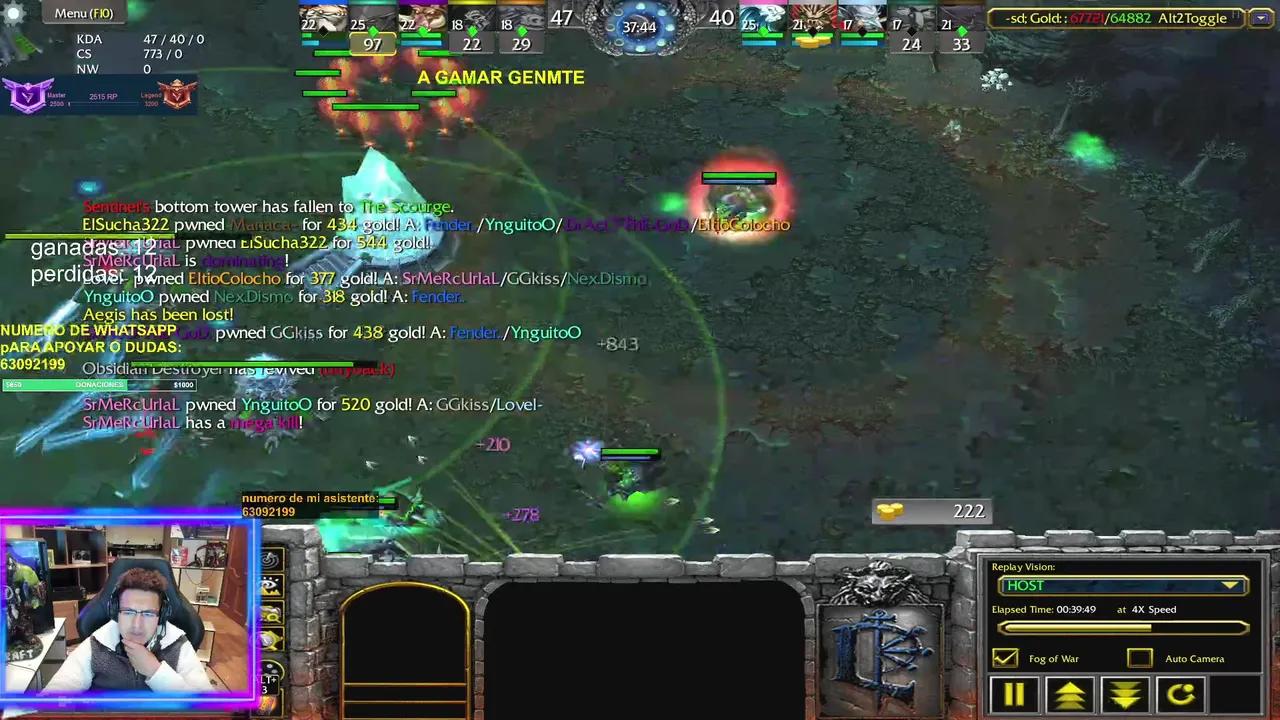Open the Replay Vision HOST dropdown
Image resolution: width=1280 pixels, height=720 pixels.
tap(1121, 585)
